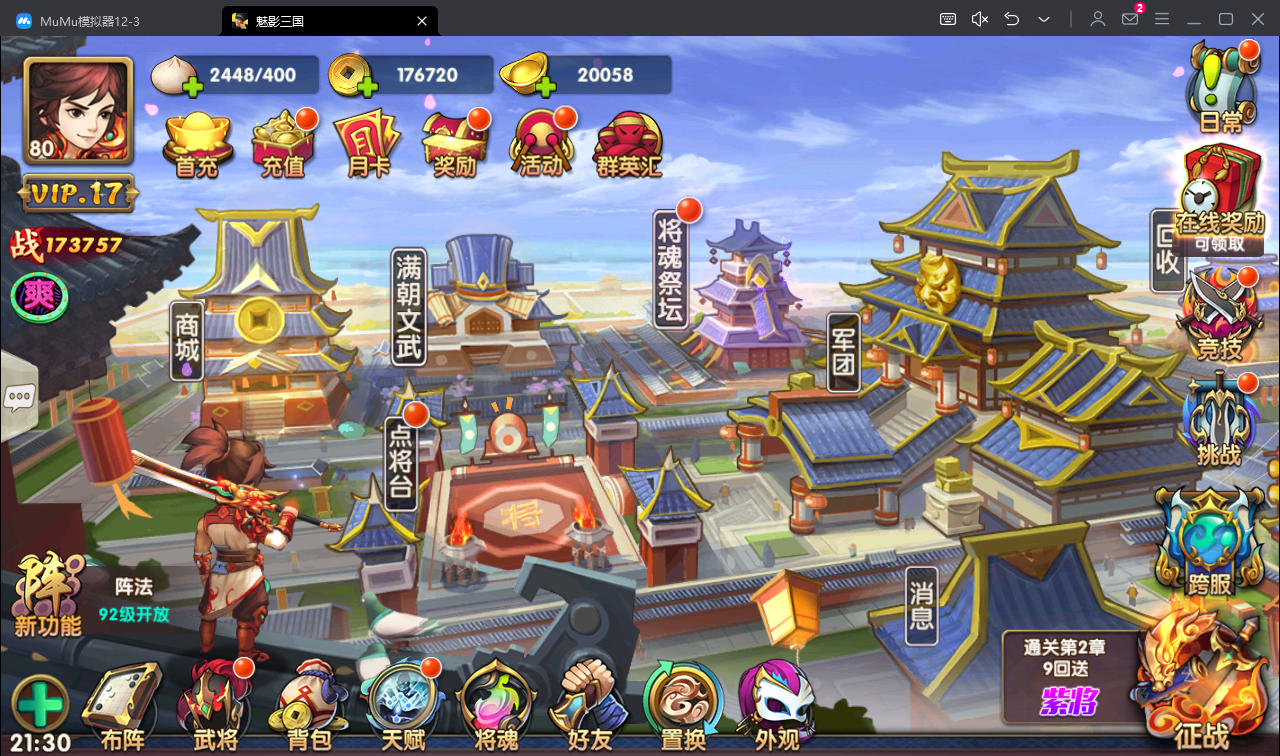Open the 月卡 monthly card
Viewport: 1280px width, 756px height.
[x=367, y=145]
